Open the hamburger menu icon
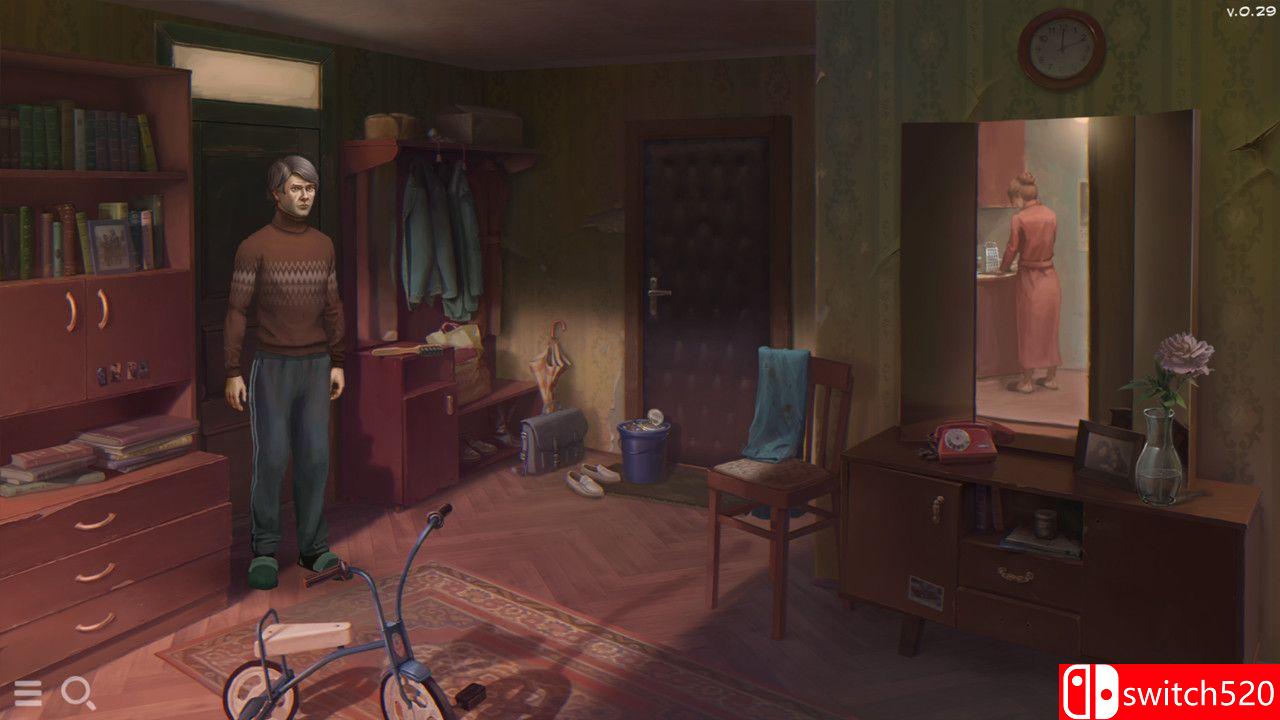The height and width of the screenshot is (720, 1280). [x=29, y=692]
